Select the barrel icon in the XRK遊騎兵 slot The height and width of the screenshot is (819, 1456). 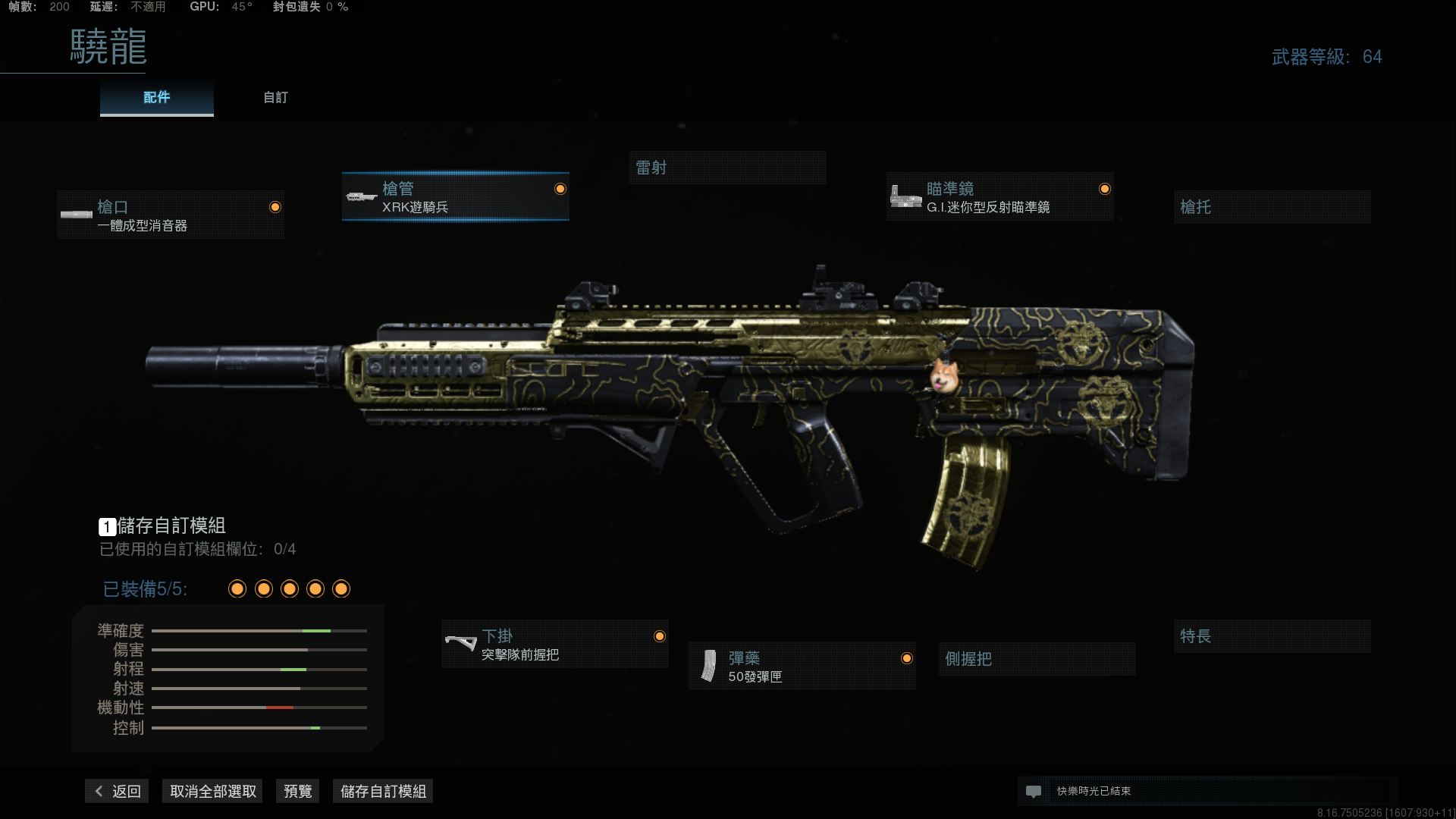click(361, 196)
